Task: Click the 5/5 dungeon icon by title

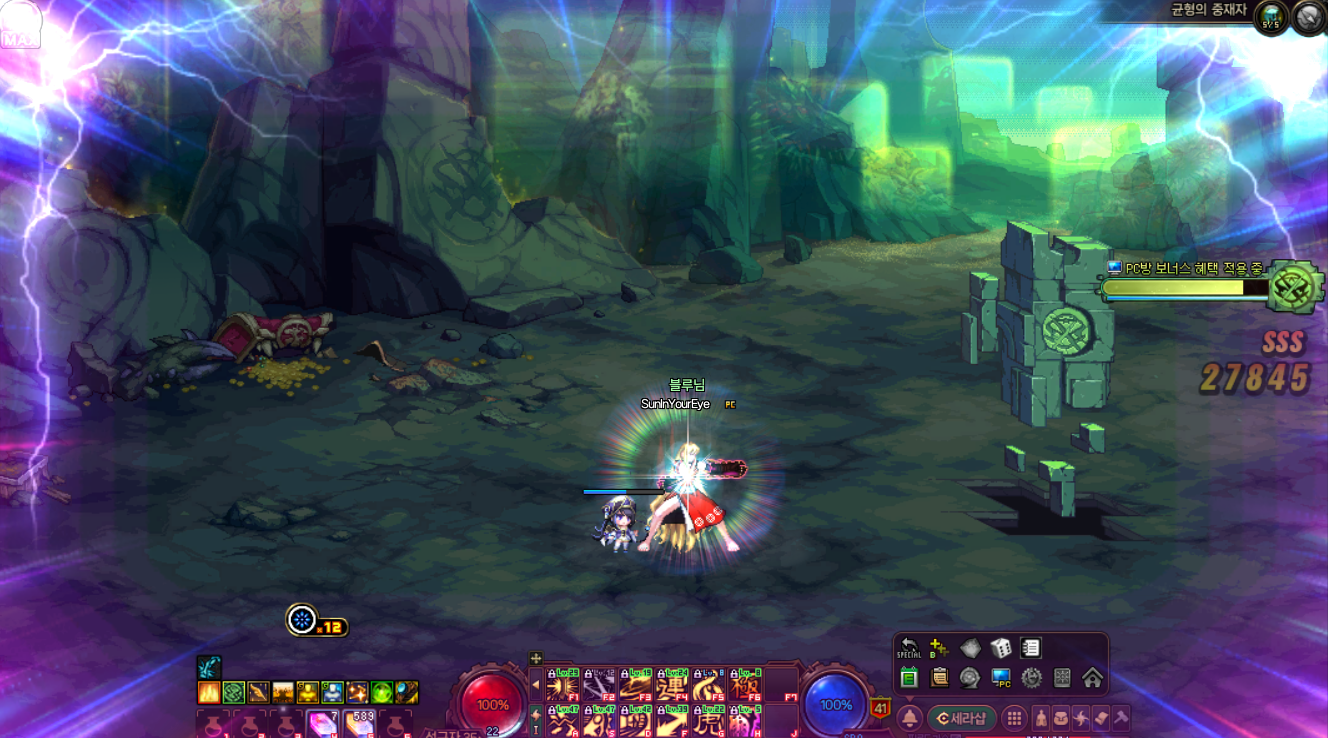Action: pyautogui.click(x=1271, y=17)
